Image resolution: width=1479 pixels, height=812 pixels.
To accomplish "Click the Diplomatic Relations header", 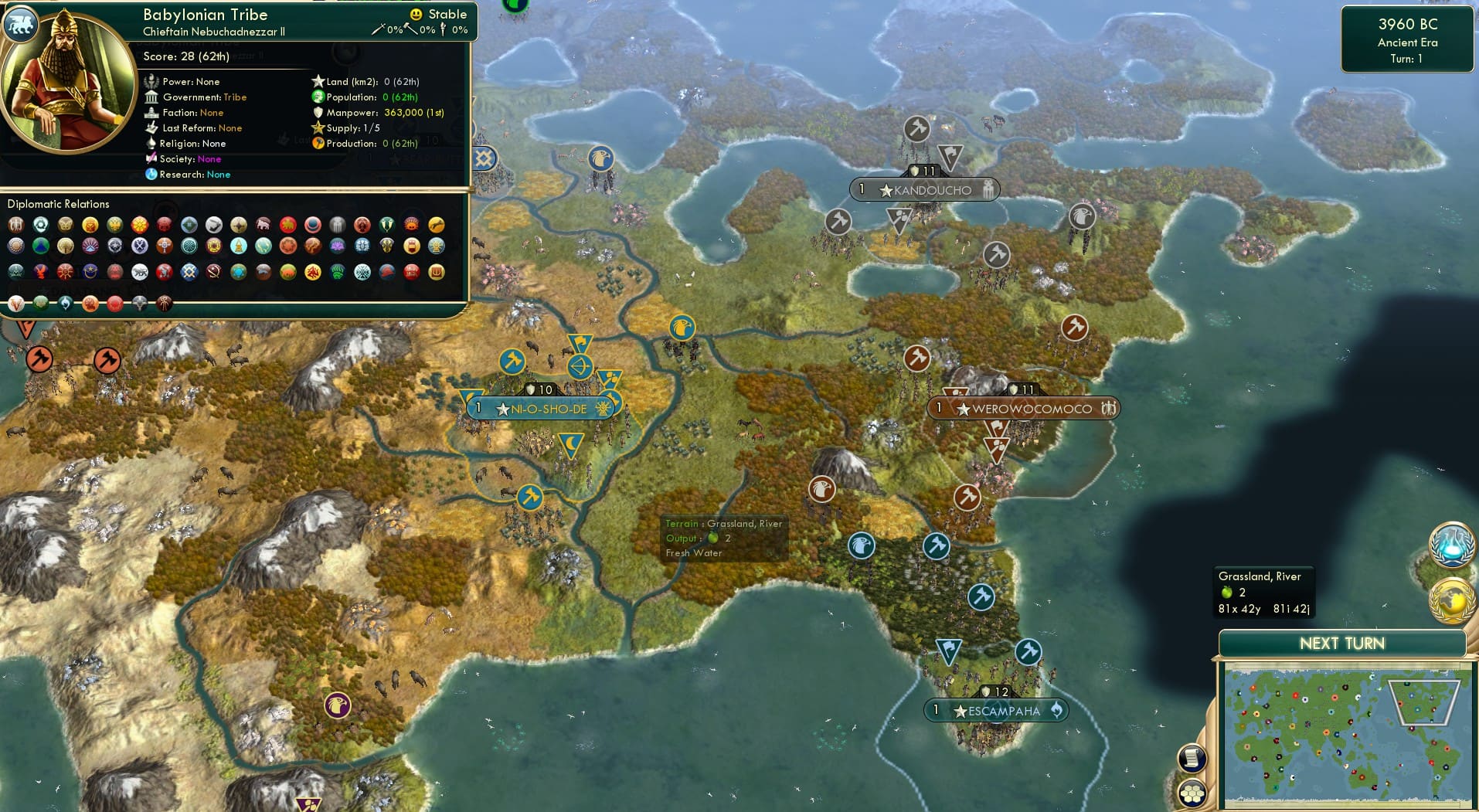I will [59, 204].
